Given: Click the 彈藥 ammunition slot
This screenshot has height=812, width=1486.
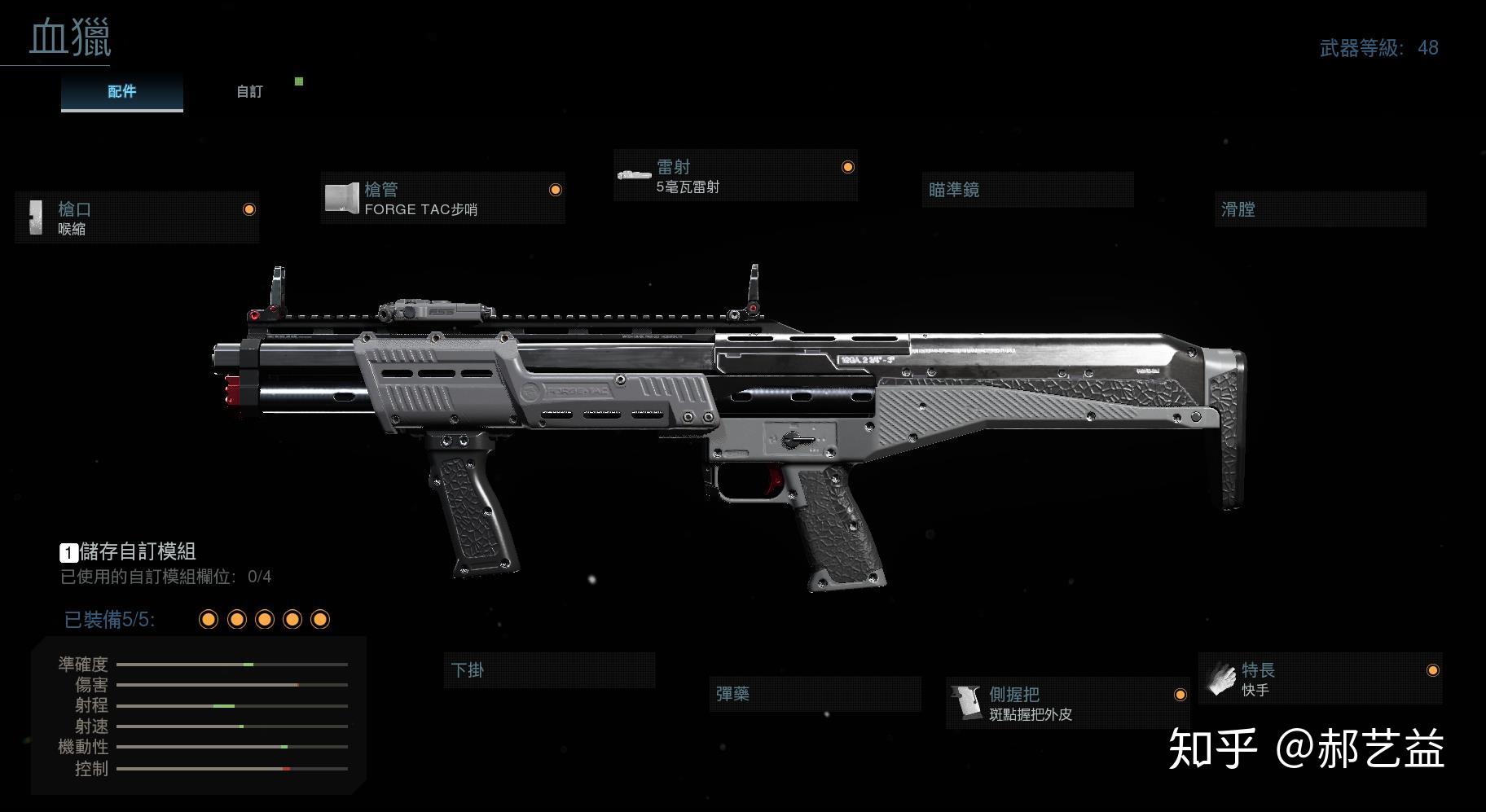Looking at the screenshot, I should click(813, 693).
